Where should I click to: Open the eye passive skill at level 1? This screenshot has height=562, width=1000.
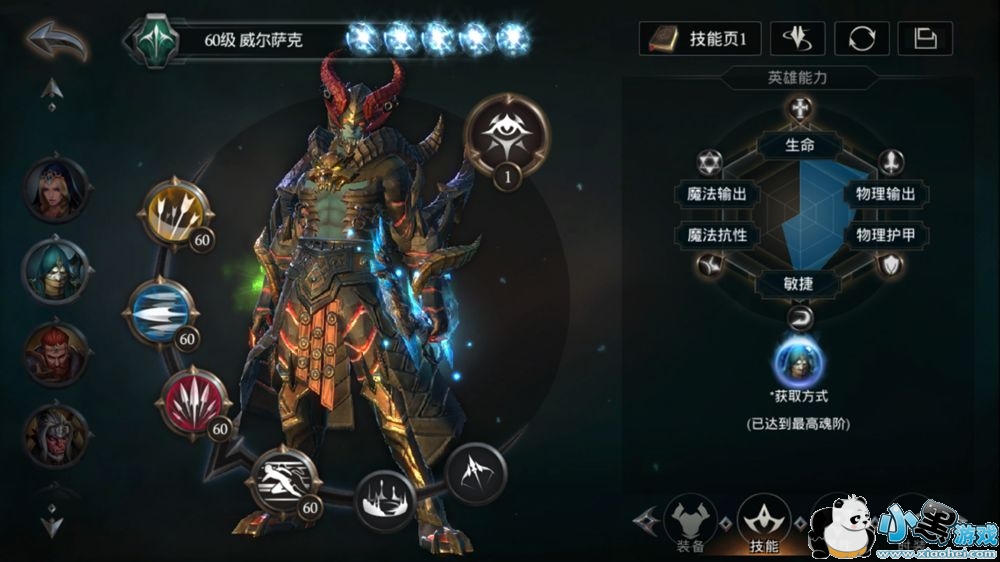click(507, 135)
